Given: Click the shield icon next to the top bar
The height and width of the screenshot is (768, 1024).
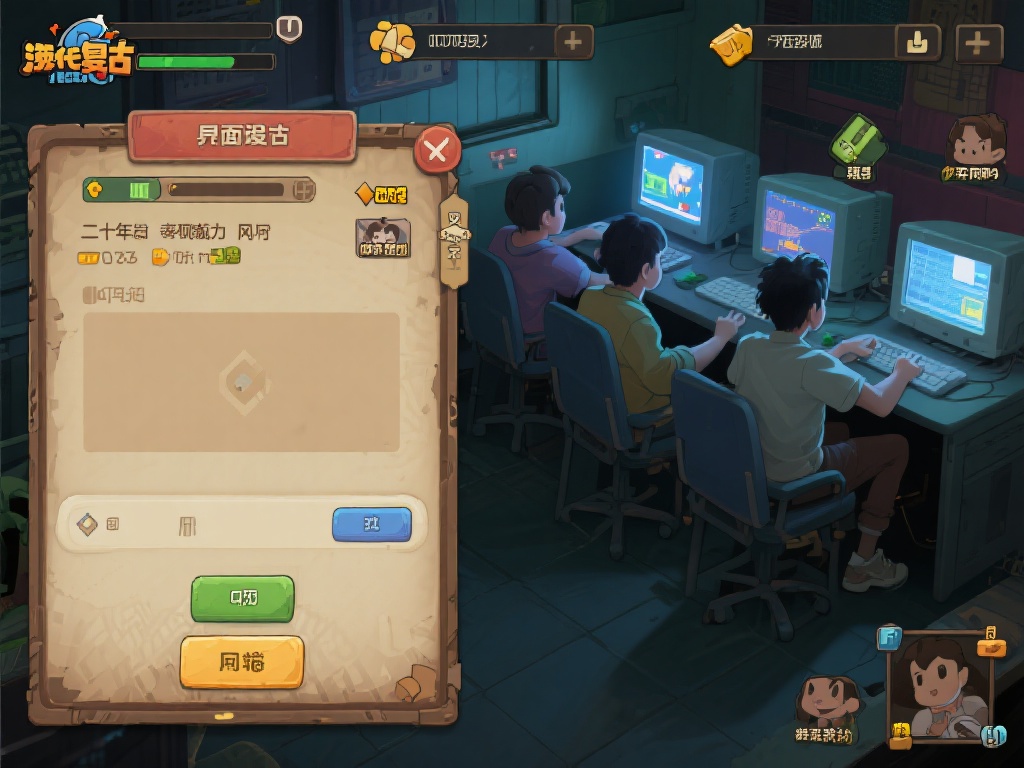Looking at the screenshot, I should (x=289, y=28).
